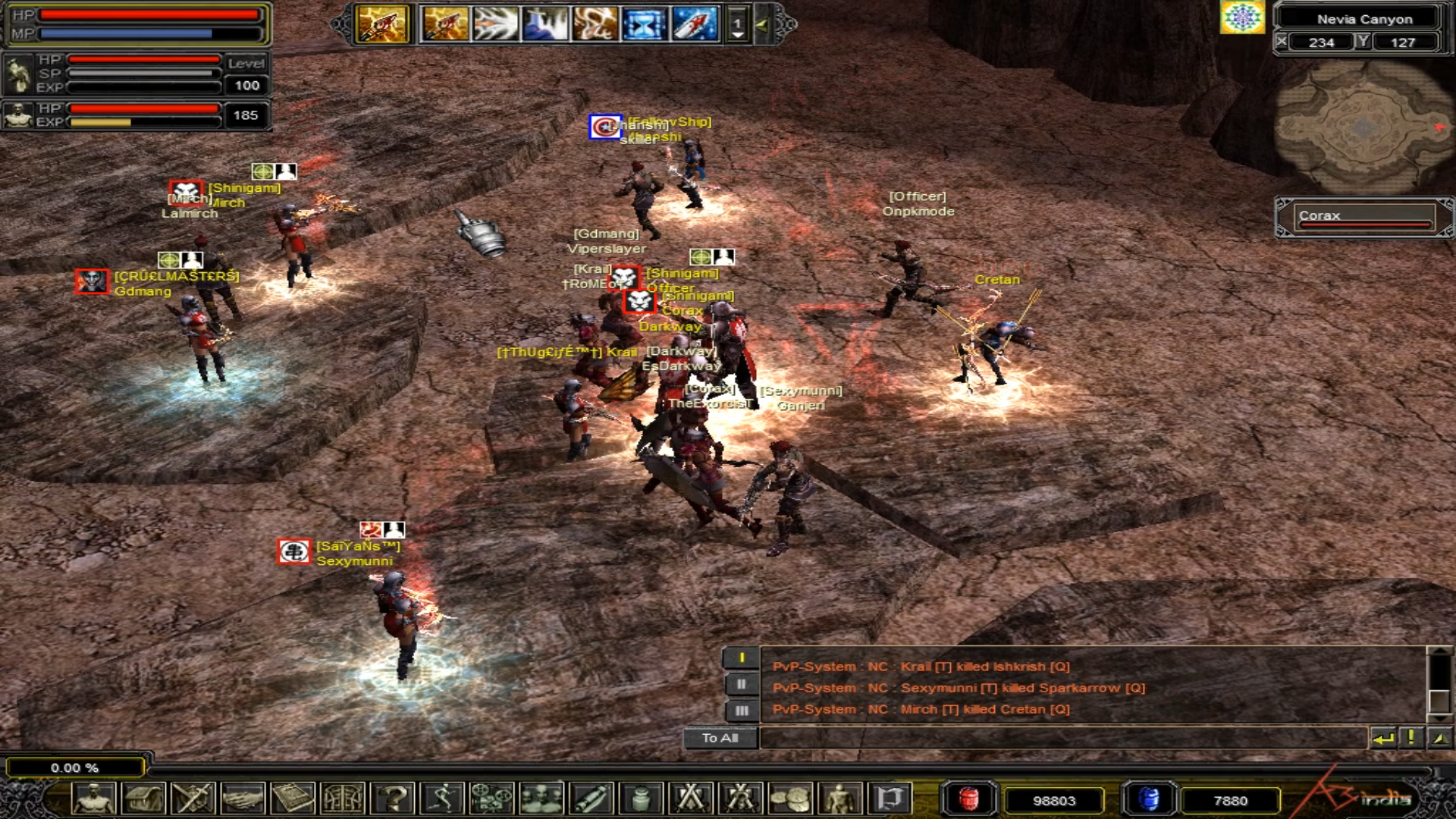The image size is (1456, 819).
Task: Focus the chat message input box
Action: (1062, 738)
